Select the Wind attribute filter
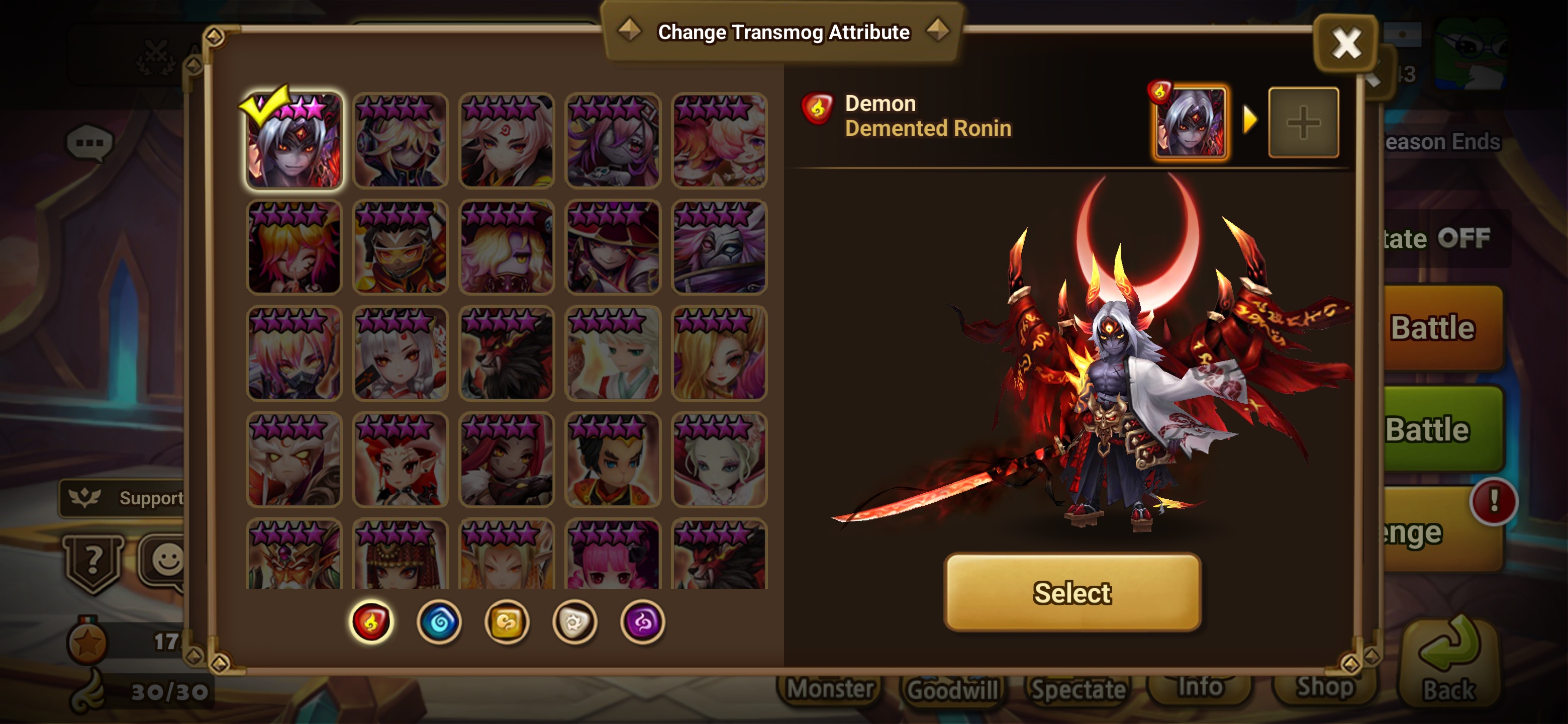 508,622
